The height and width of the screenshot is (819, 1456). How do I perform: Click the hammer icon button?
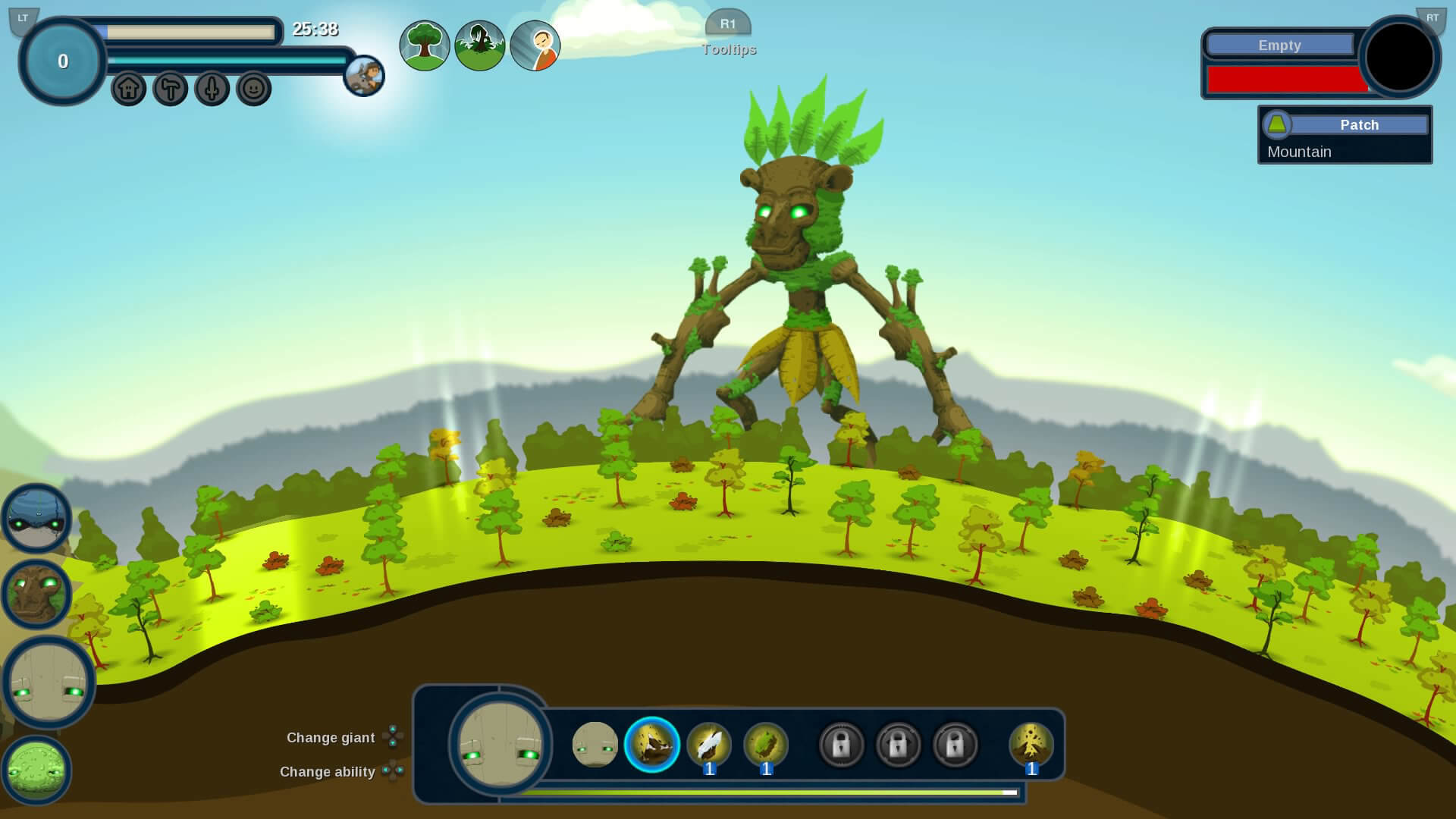(171, 89)
